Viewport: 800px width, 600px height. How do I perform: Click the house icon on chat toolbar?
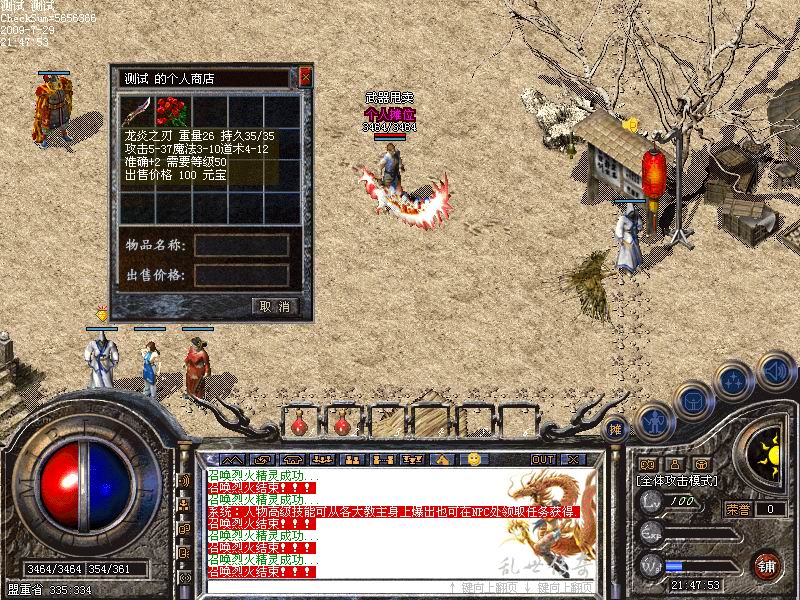pyautogui.click(x=440, y=459)
